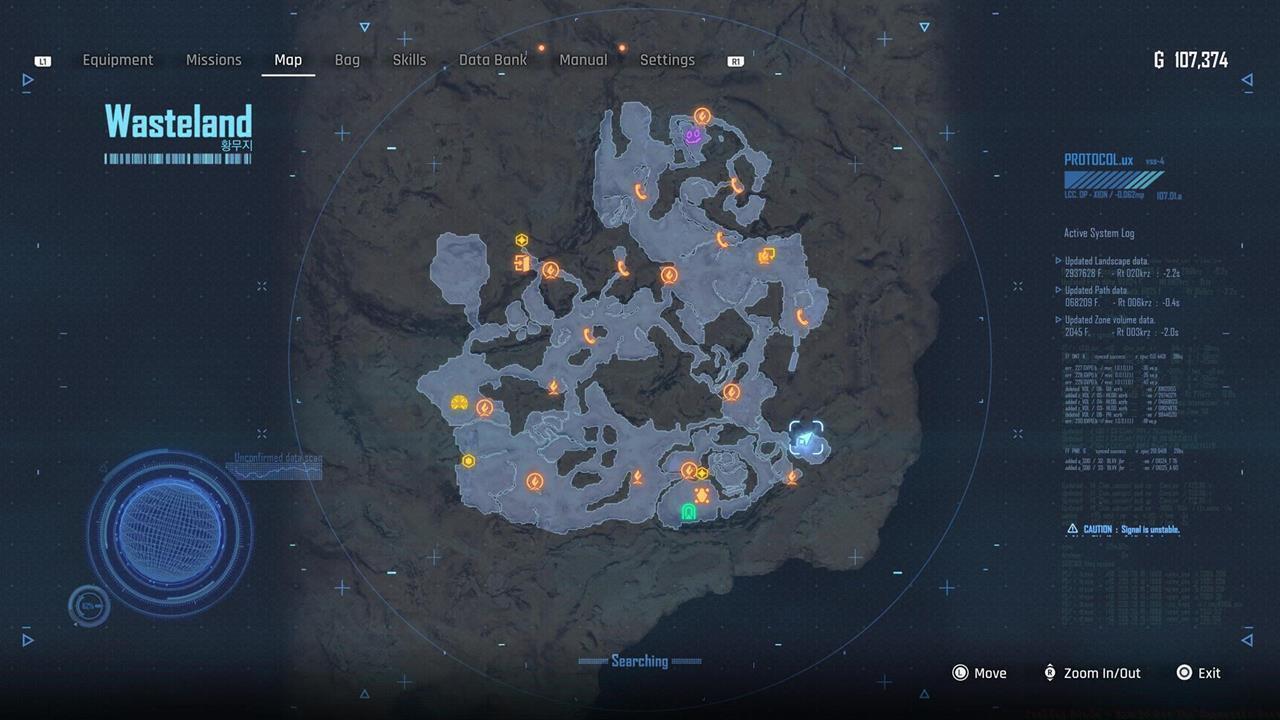Select the R1 bumper icon beside Settings
1280x720 pixels.
(735, 60)
